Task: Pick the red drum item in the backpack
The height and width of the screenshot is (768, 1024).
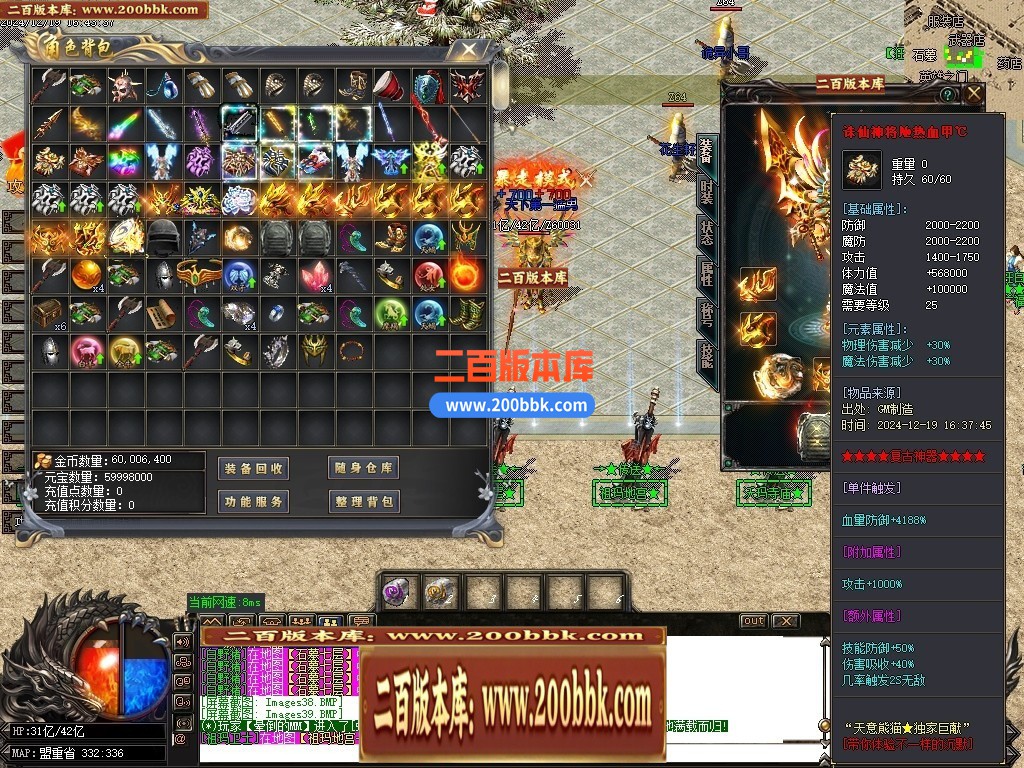Action: (389, 86)
